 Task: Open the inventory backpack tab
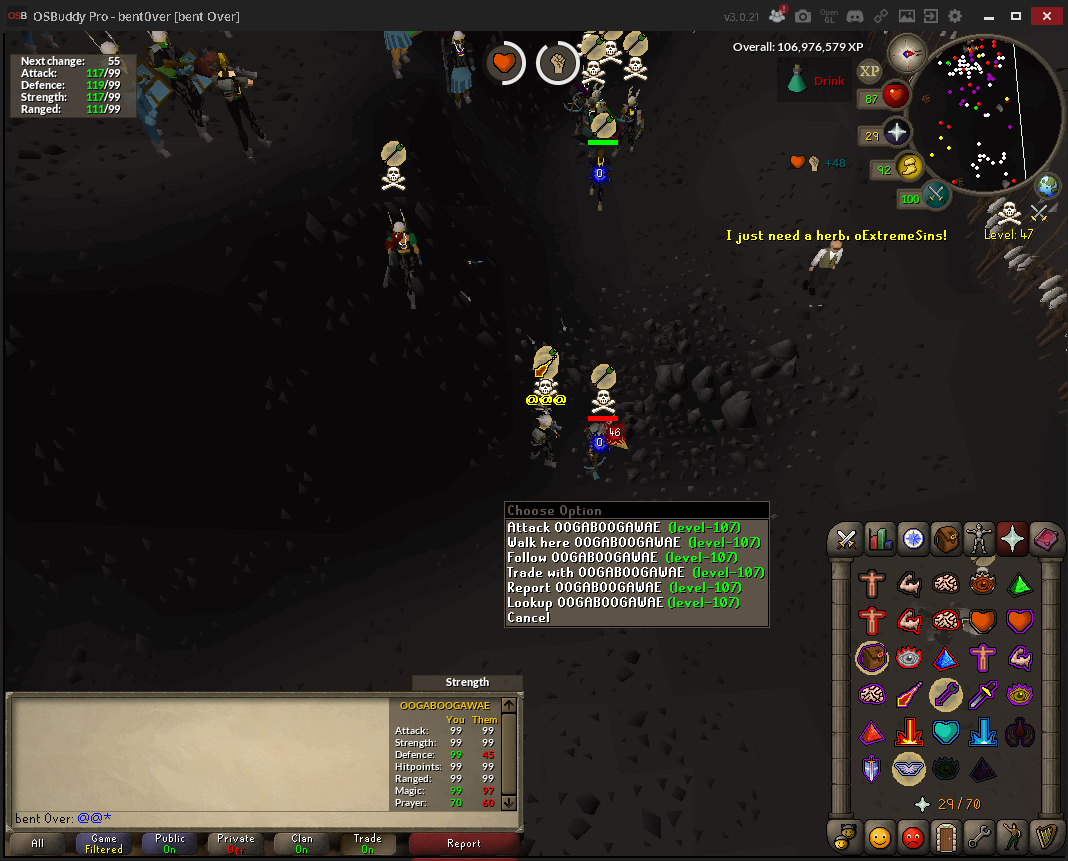(946, 540)
